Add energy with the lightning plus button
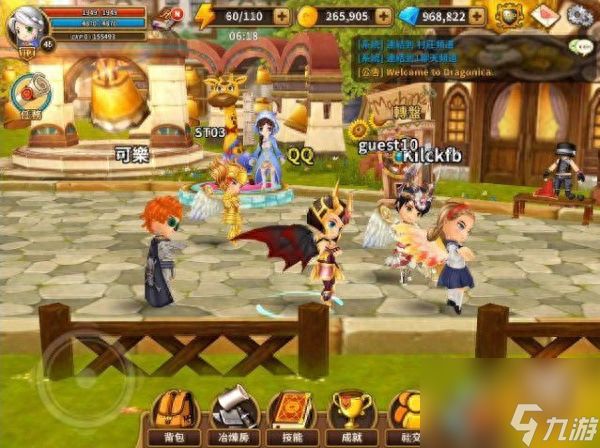 click(282, 16)
